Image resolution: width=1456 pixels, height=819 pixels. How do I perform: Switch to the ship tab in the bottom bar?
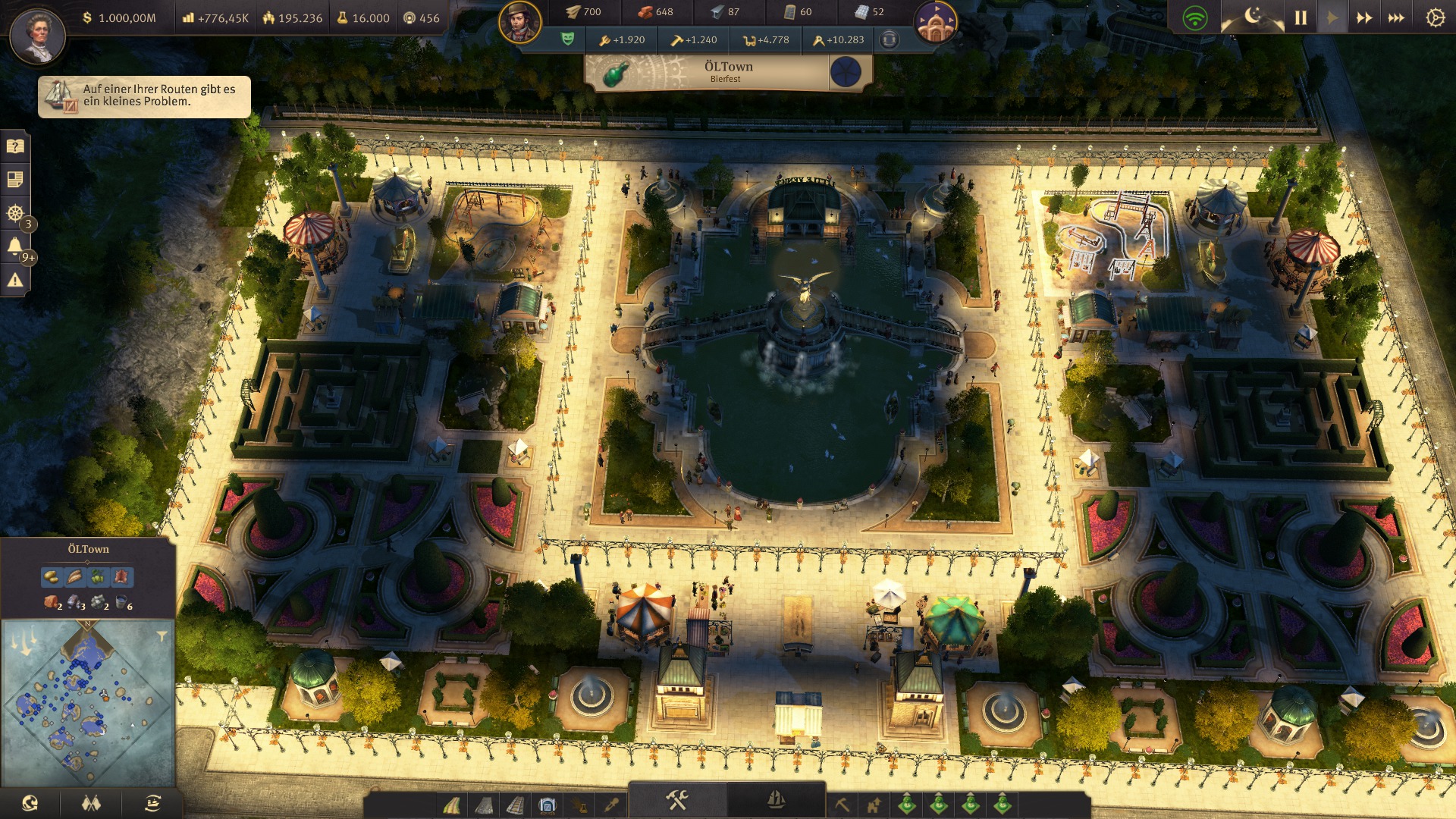coord(776,800)
